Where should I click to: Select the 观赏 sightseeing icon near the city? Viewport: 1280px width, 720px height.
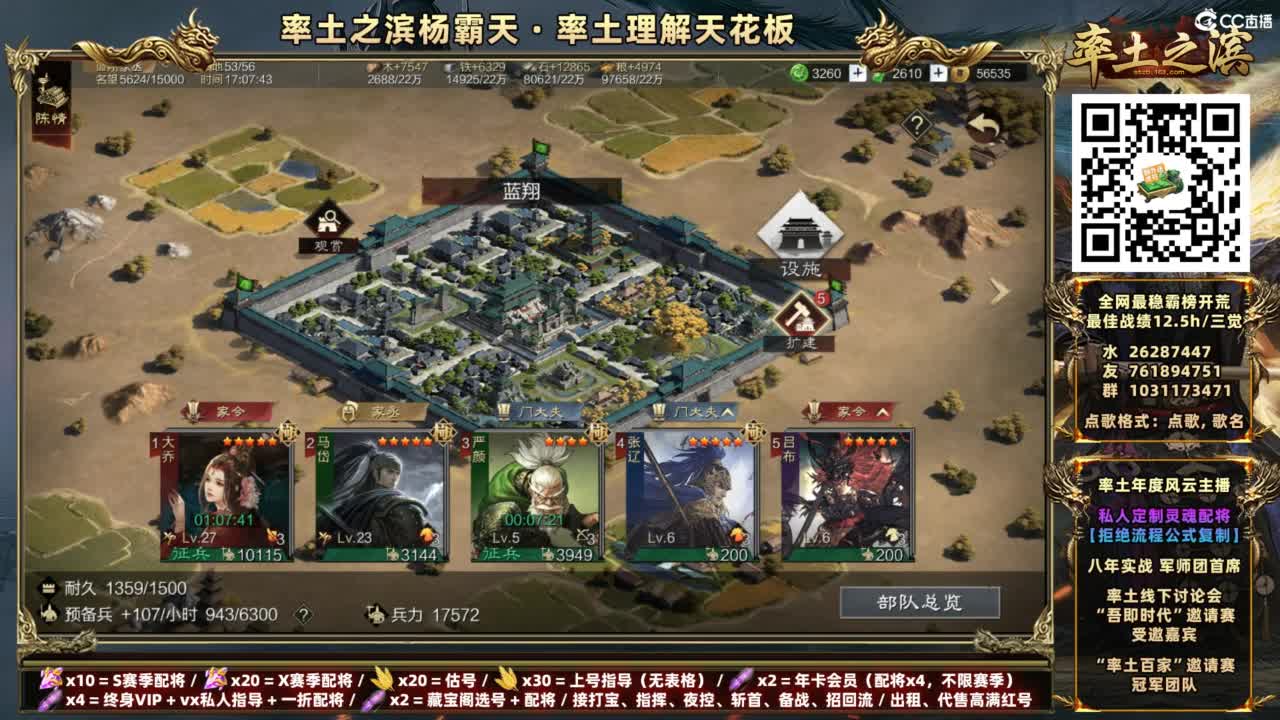(330, 219)
